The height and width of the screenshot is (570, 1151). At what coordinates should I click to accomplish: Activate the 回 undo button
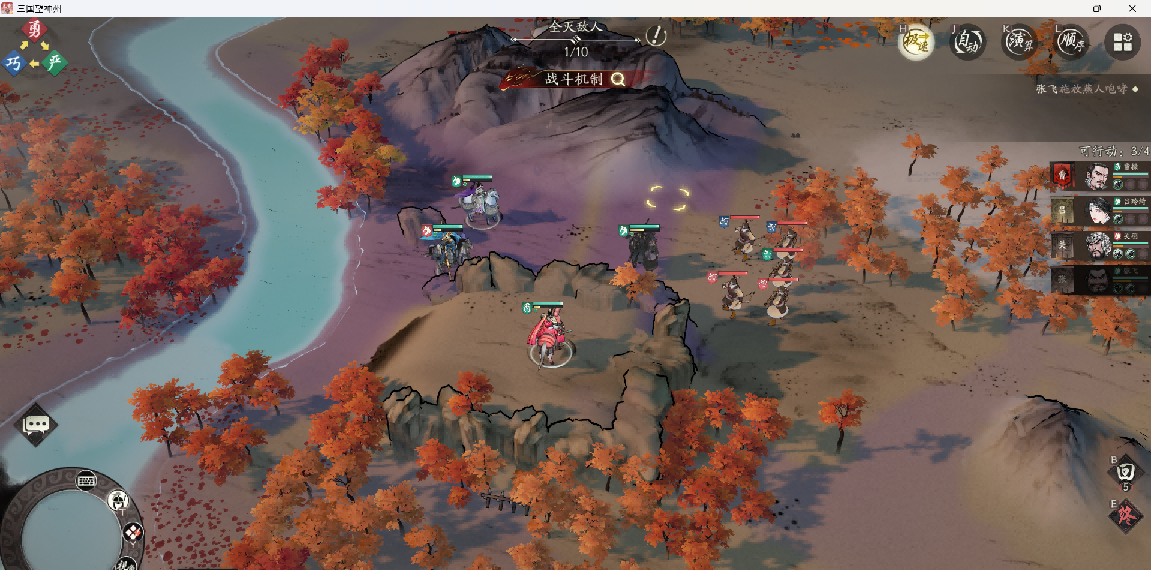coord(1125,470)
